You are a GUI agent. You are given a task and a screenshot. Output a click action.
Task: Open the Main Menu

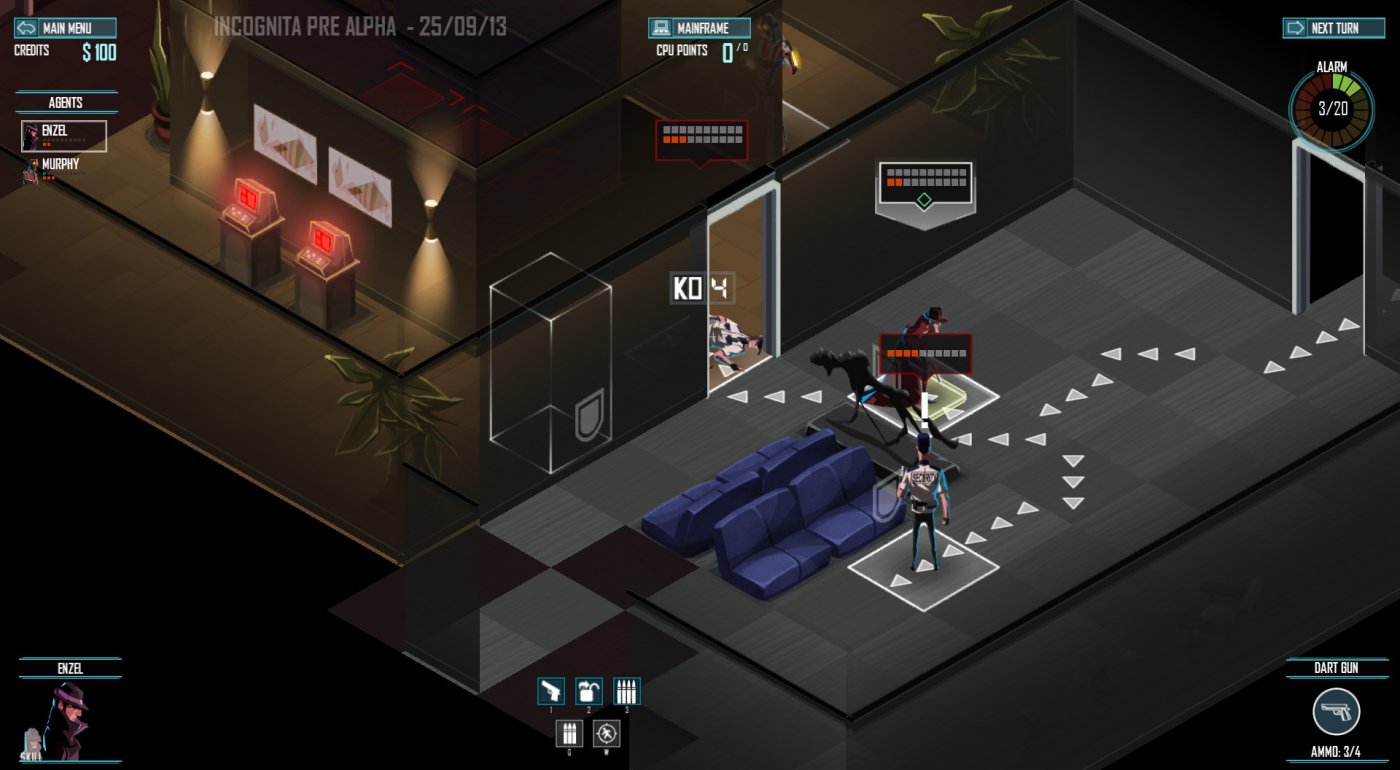point(68,28)
